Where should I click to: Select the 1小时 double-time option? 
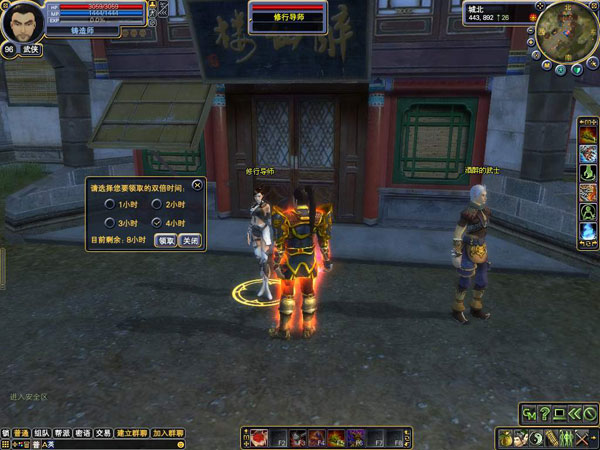pyautogui.click(x=109, y=204)
